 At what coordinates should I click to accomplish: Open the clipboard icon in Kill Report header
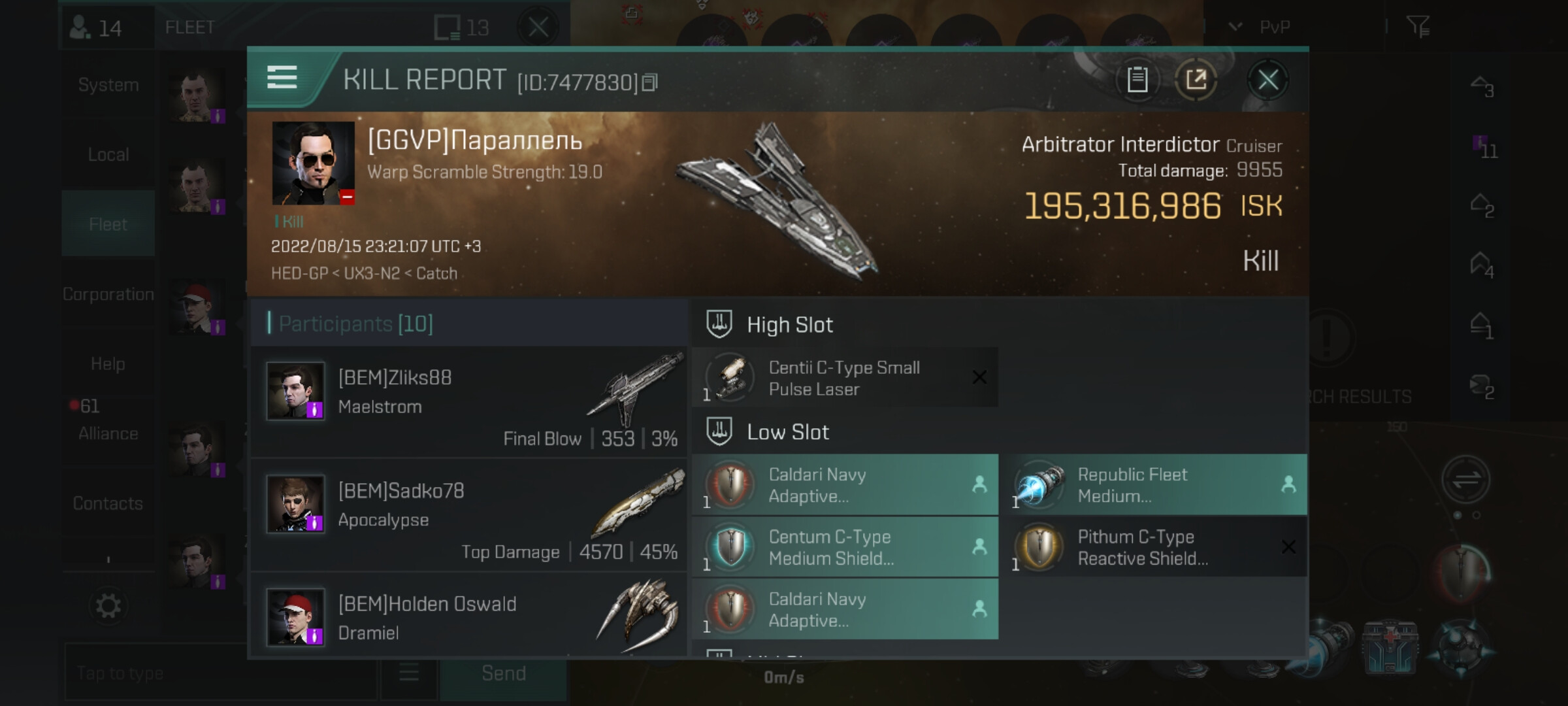1137,81
